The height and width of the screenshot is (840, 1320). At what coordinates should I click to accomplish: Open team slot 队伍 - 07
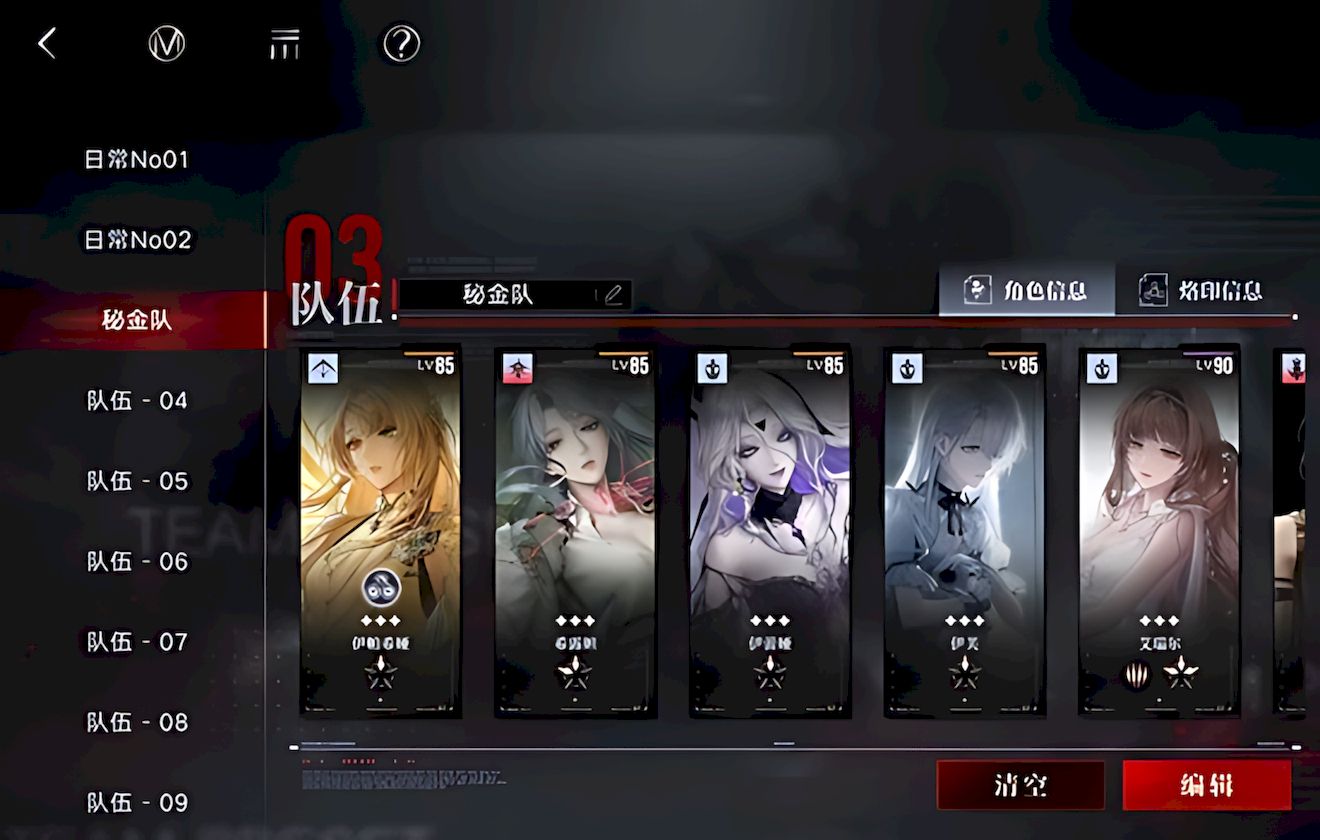click(x=137, y=642)
